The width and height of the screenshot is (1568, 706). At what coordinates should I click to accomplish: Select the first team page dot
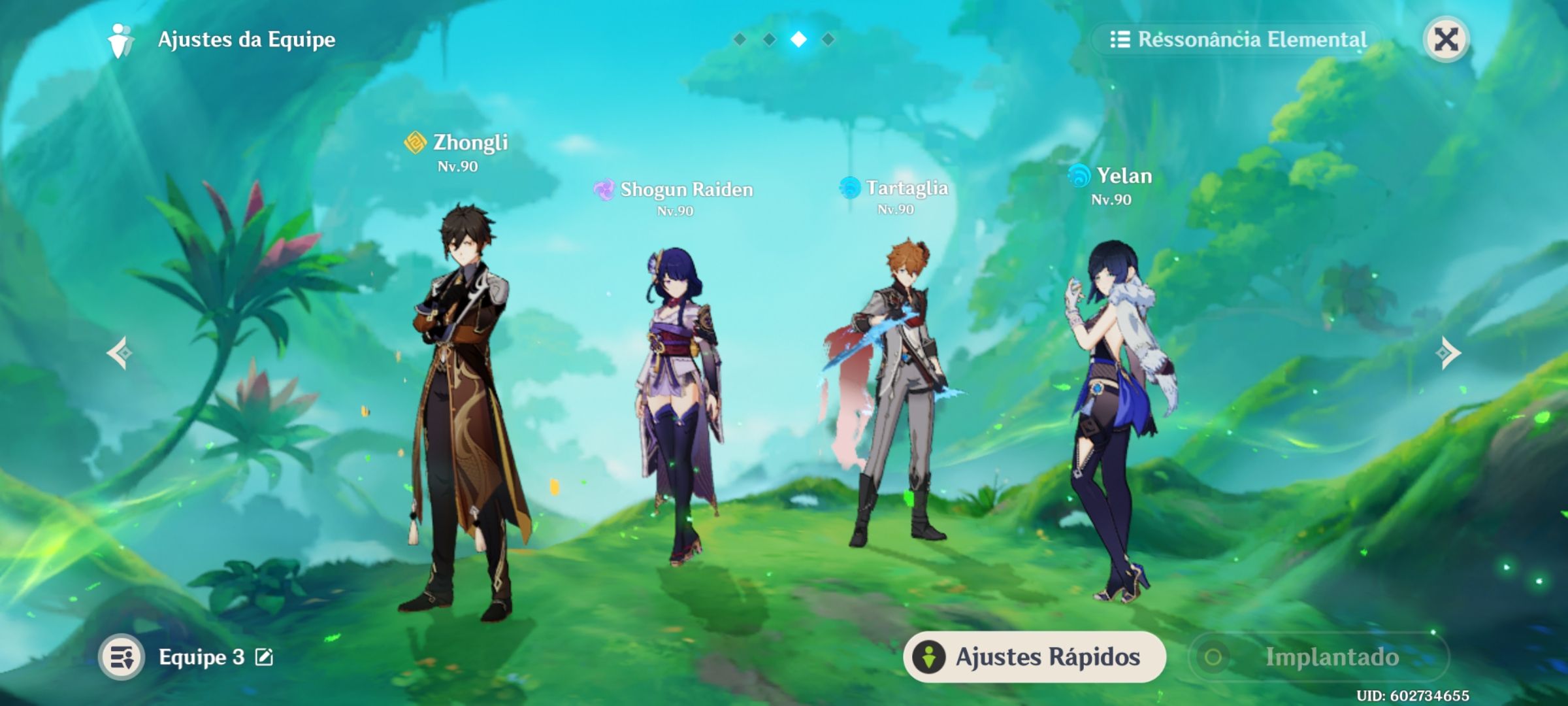pyautogui.click(x=741, y=39)
